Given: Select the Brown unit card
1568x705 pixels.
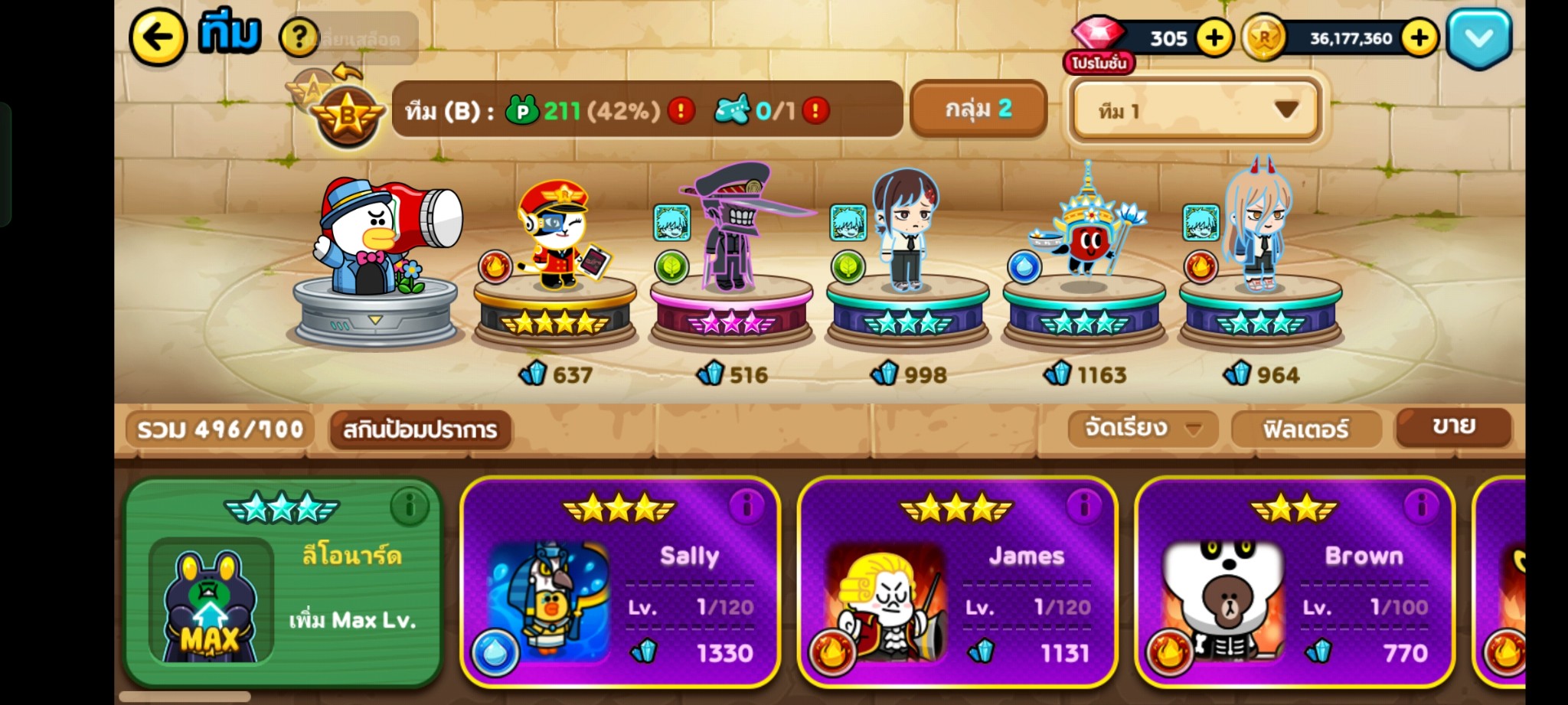Looking at the screenshot, I should [1293, 583].
